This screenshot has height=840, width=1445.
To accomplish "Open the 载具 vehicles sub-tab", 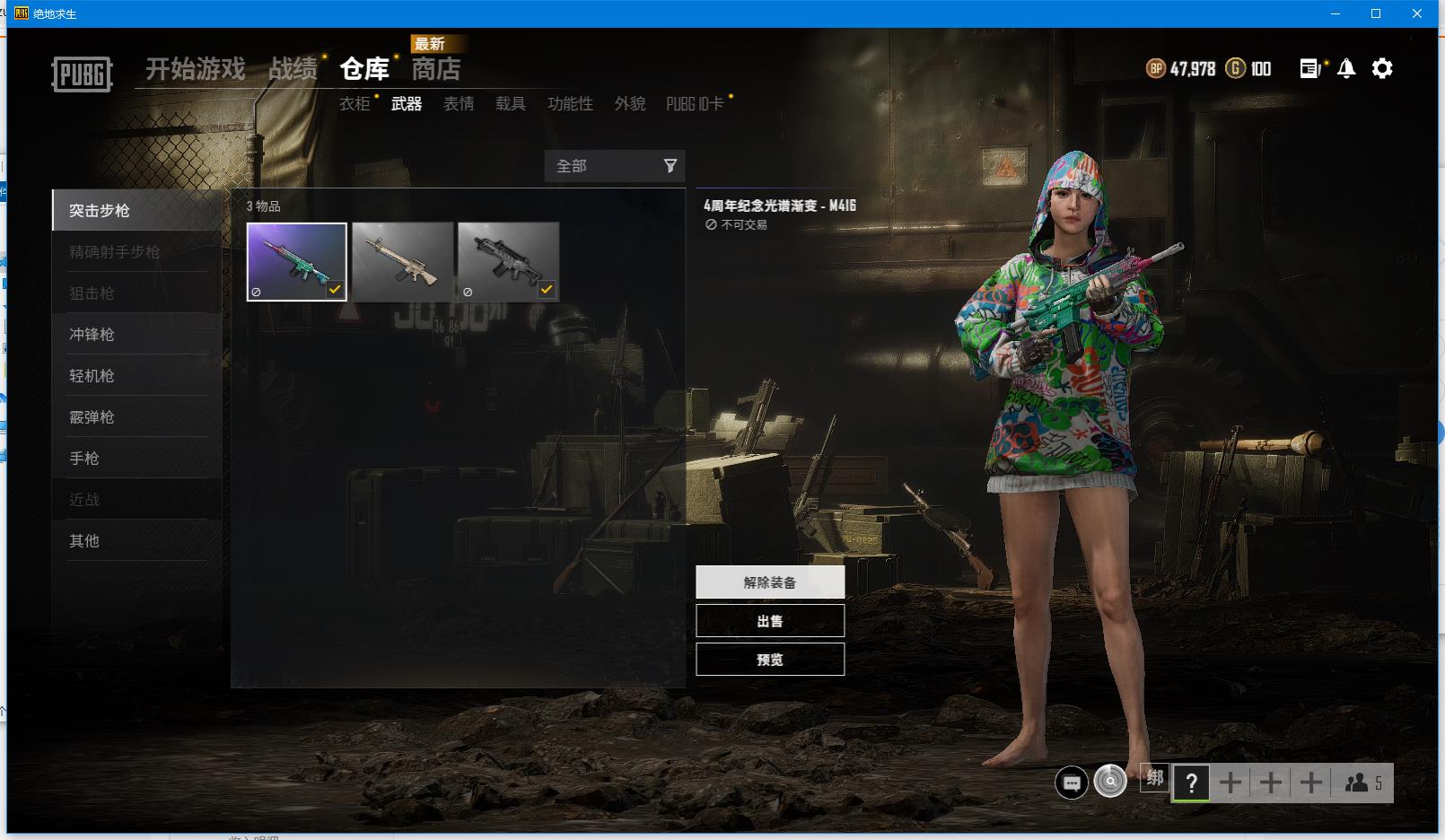I will click(x=511, y=104).
